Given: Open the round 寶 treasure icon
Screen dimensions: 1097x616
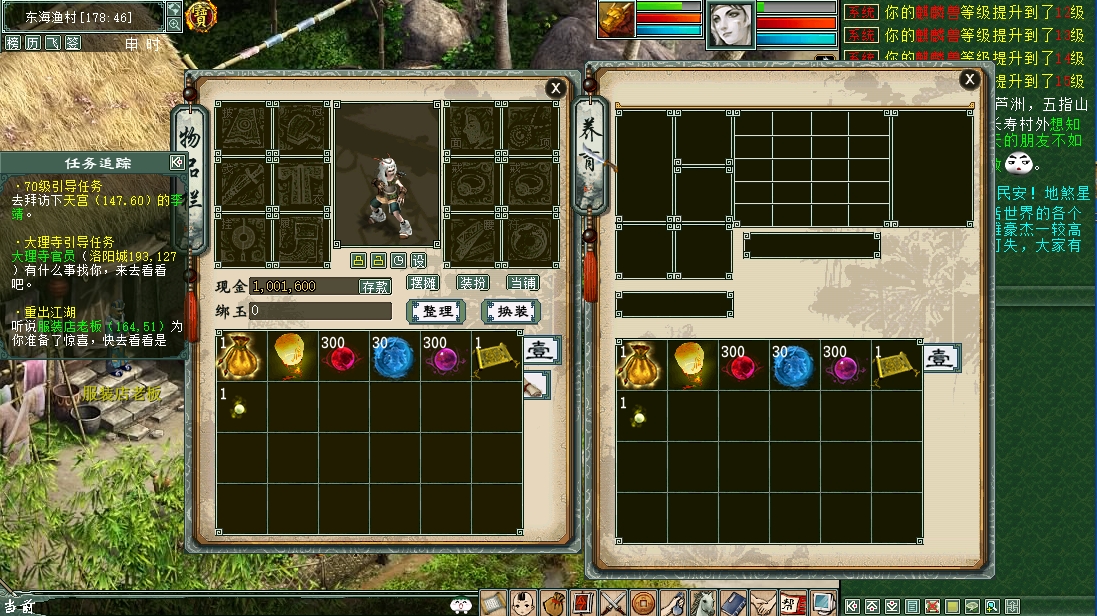Looking at the screenshot, I should 203,15.
